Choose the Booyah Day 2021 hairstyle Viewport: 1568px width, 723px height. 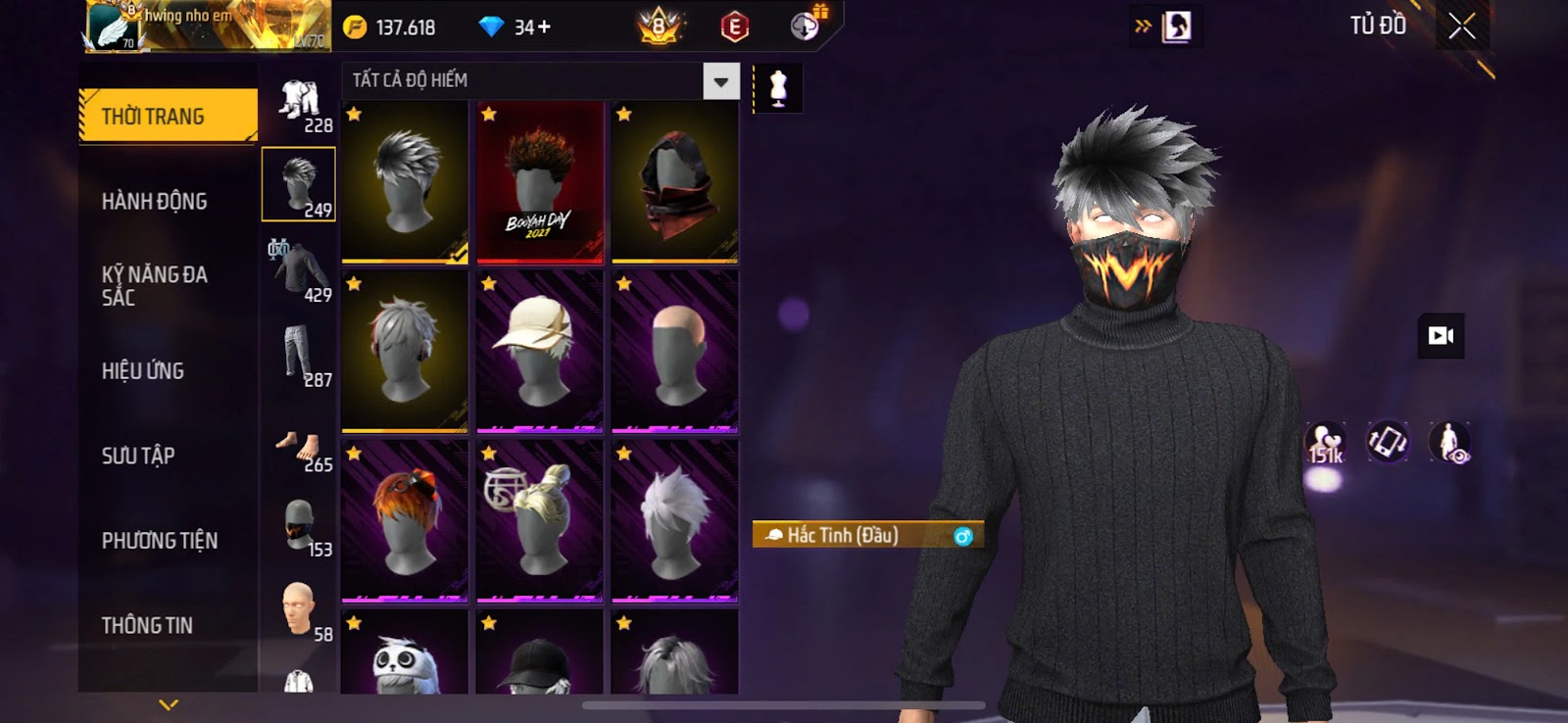[539, 182]
